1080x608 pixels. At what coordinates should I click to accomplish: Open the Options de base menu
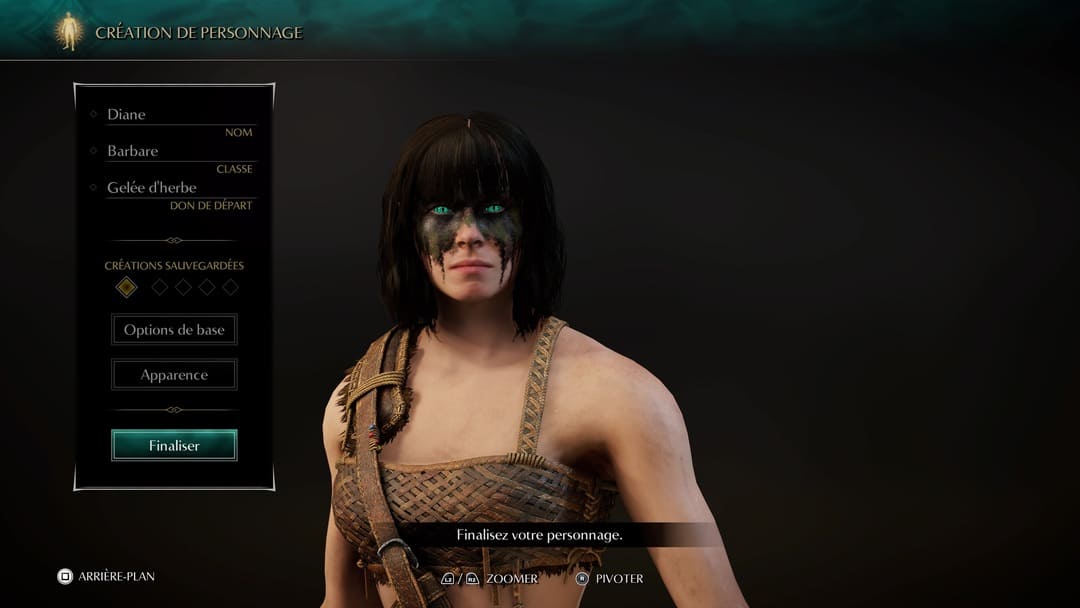pos(174,330)
